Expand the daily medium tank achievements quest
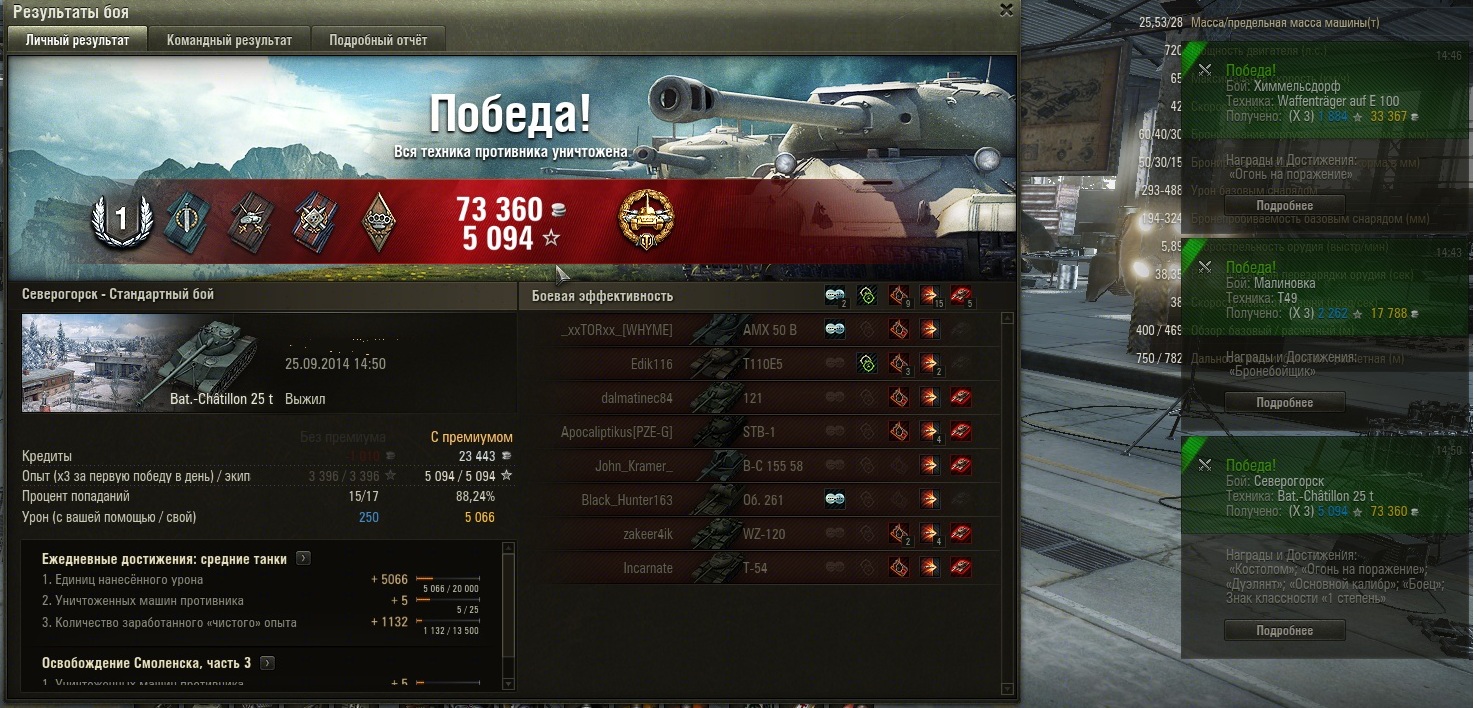 coord(304,559)
